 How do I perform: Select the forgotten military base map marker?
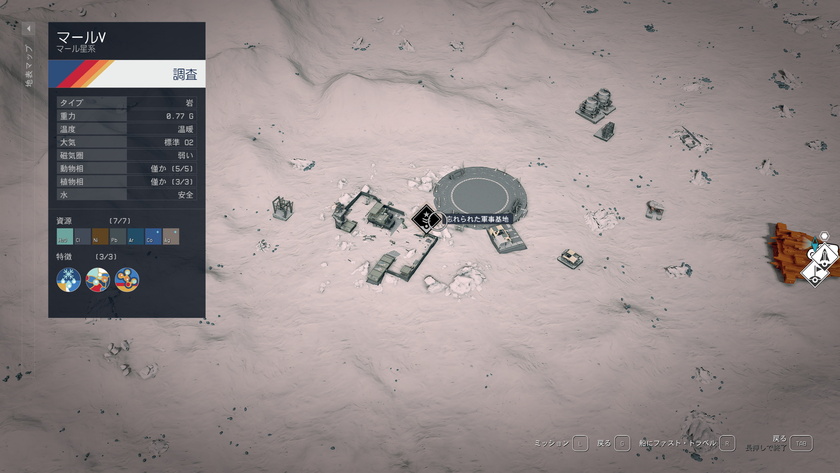[x=426, y=218]
